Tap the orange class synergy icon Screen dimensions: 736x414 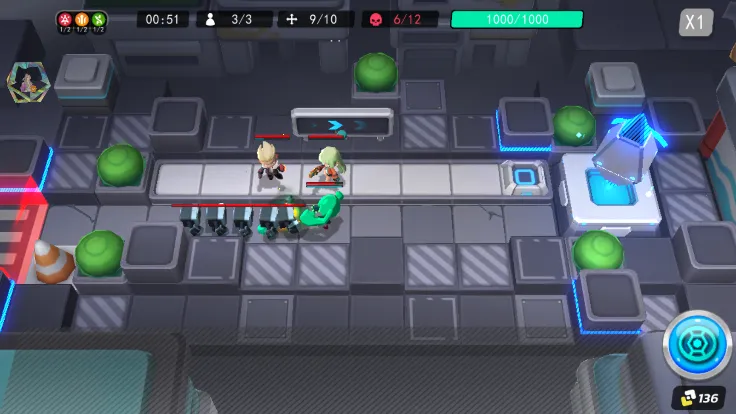[x=83, y=20]
